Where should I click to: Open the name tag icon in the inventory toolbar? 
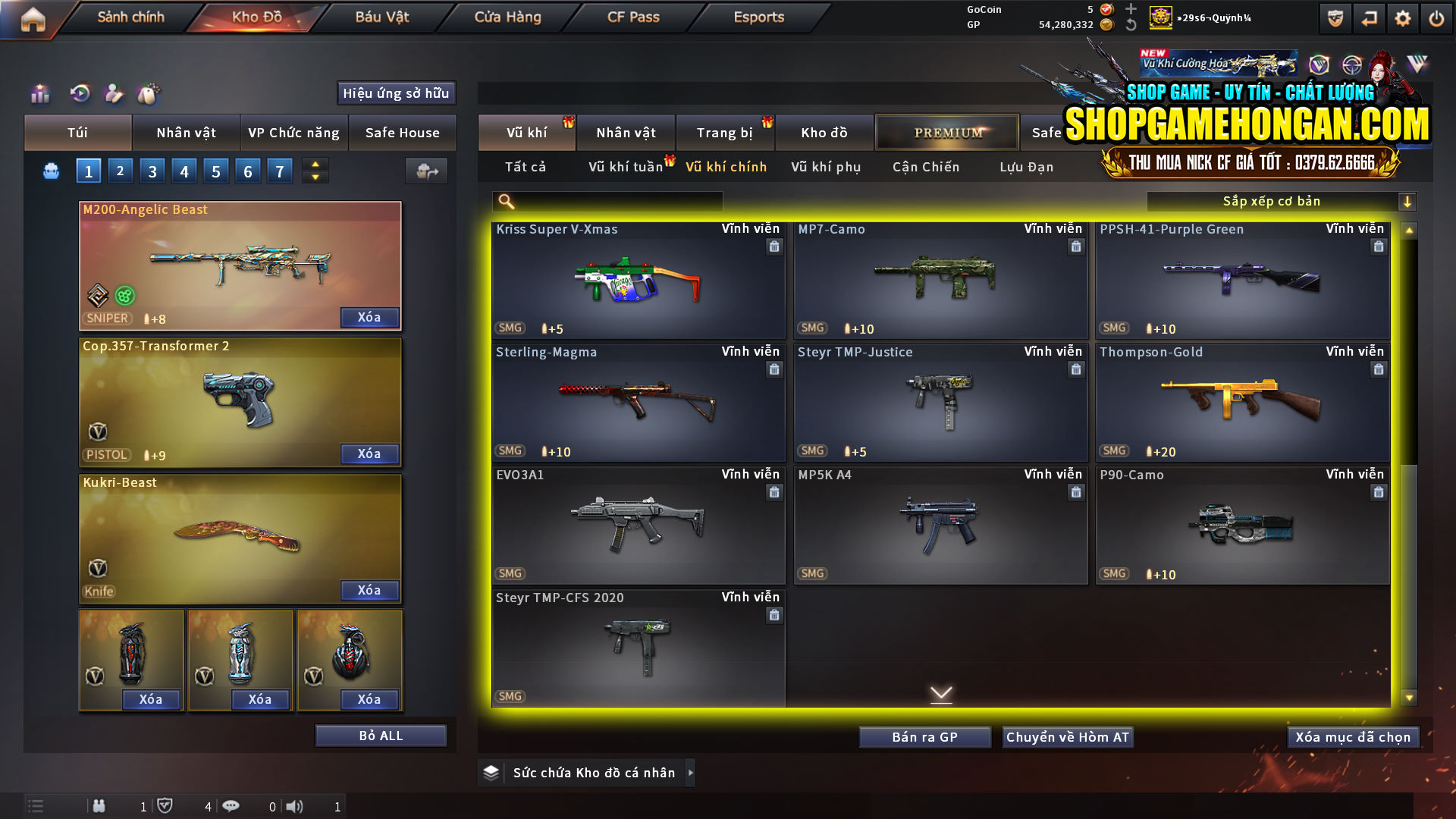(x=149, y=93)
